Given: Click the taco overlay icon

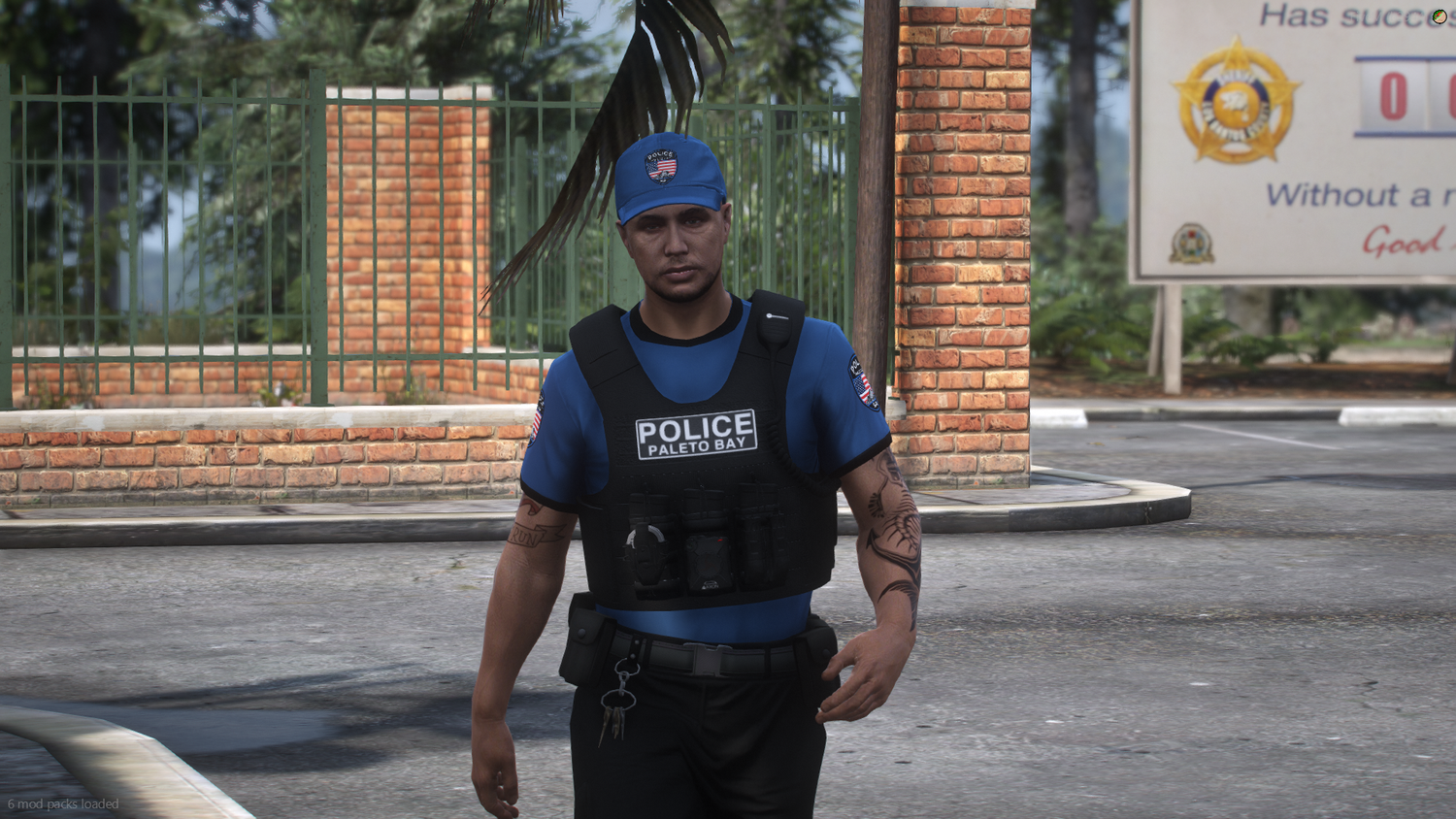Looking at the screenshot, I should point(1441,17).
